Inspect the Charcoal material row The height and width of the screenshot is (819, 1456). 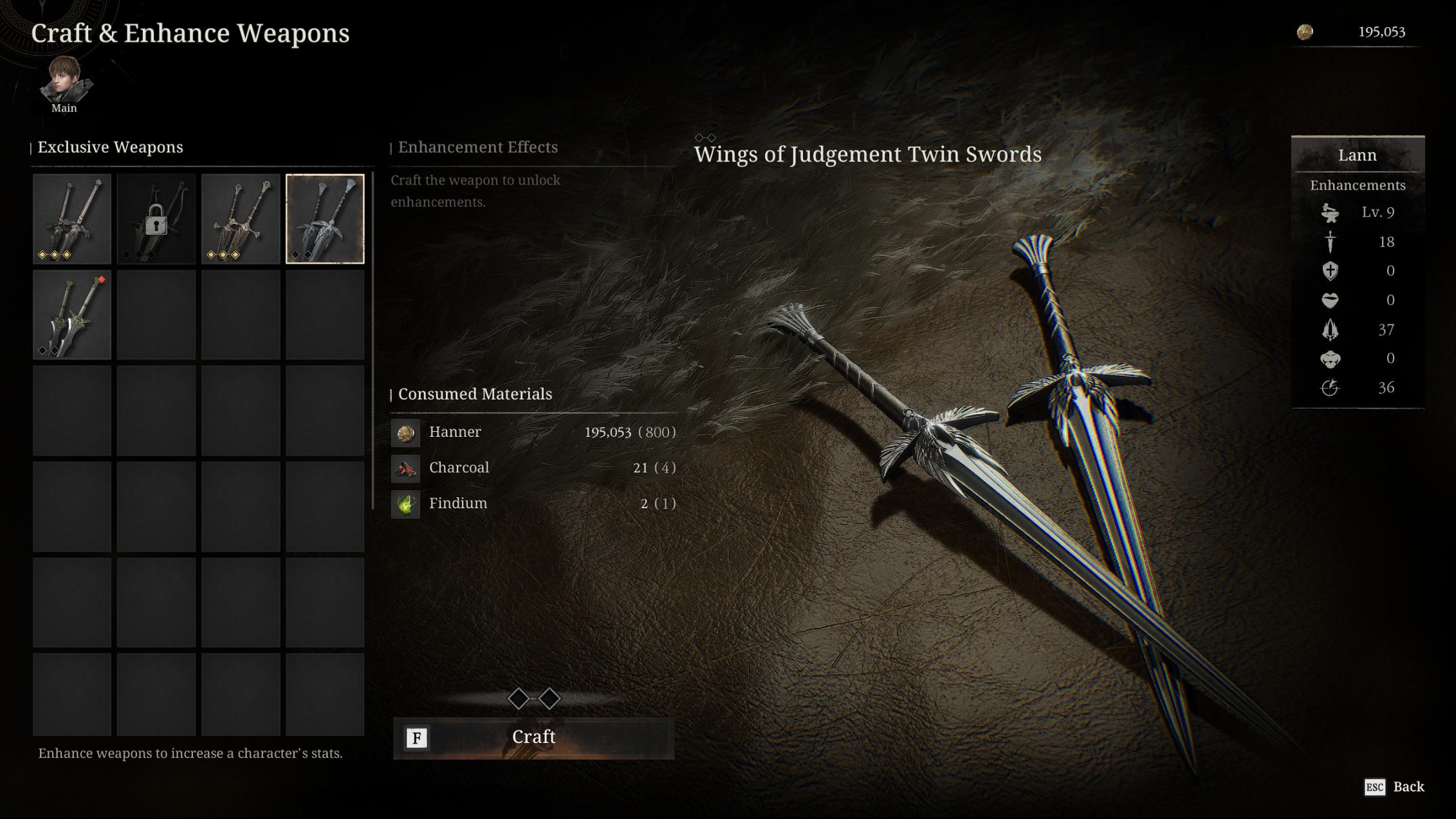(533, 468)
